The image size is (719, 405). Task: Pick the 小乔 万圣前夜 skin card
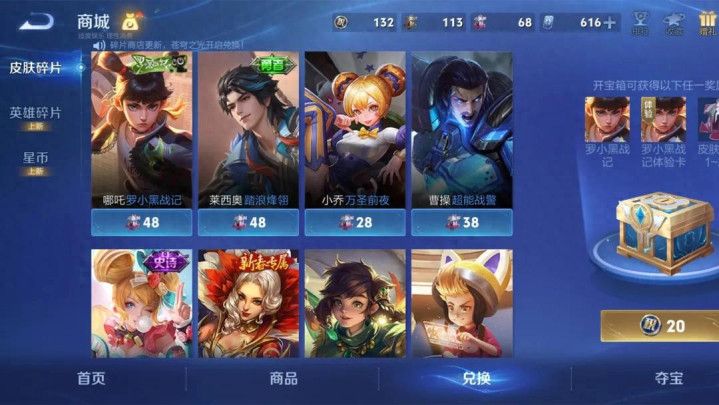coord(355,140)
